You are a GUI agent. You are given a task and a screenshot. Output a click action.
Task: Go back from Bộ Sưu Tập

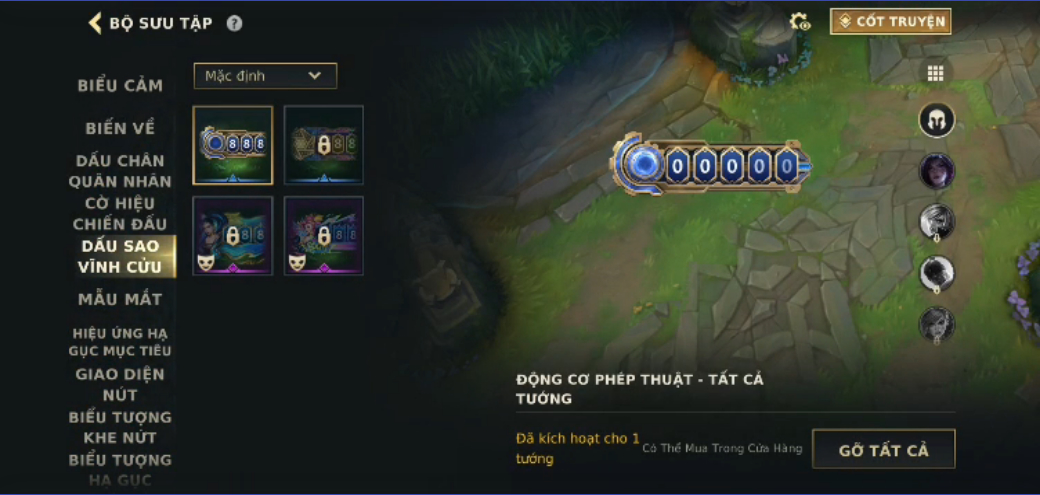96,23
